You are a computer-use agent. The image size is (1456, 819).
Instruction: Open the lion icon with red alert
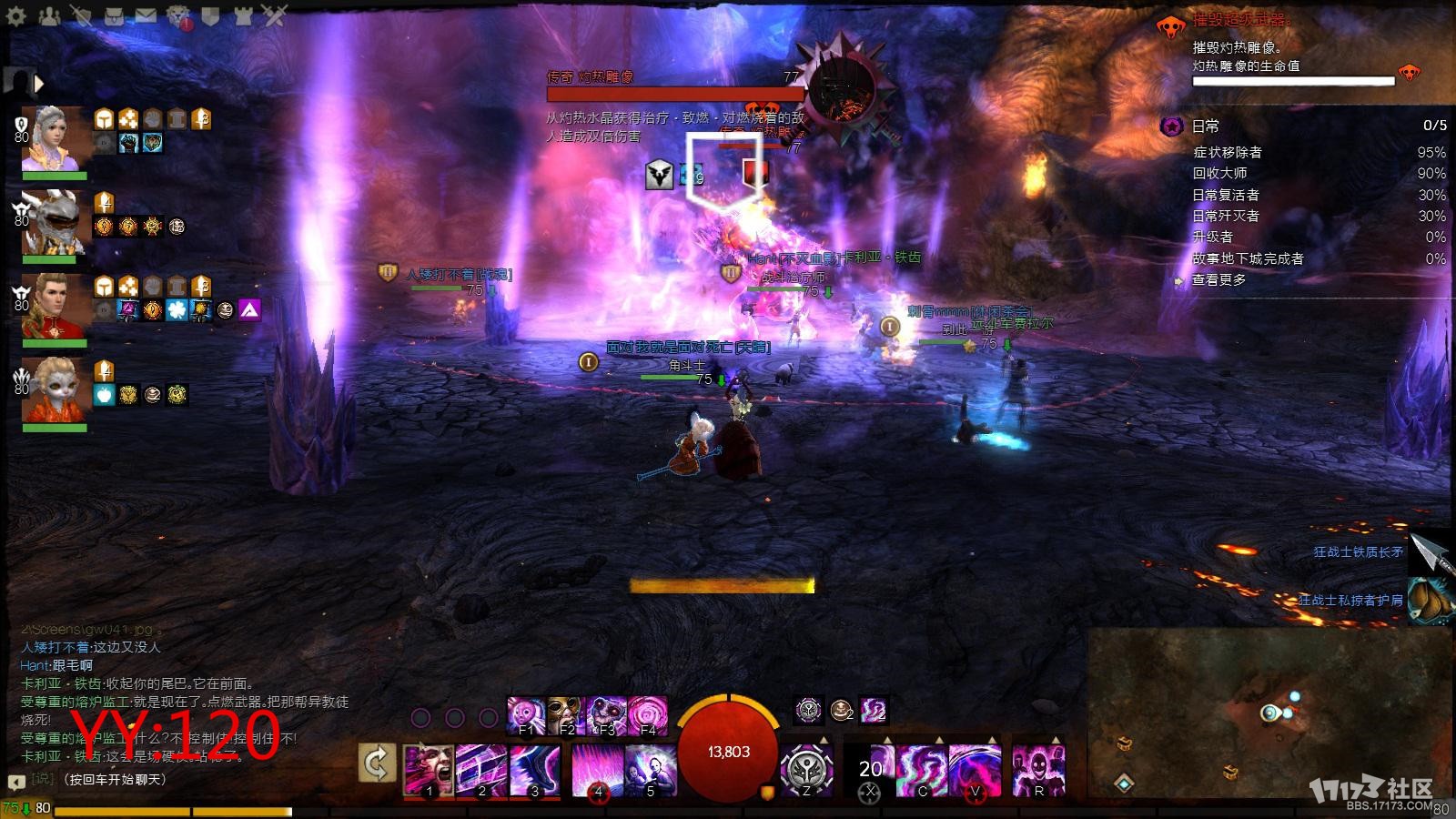click(178, 15)
